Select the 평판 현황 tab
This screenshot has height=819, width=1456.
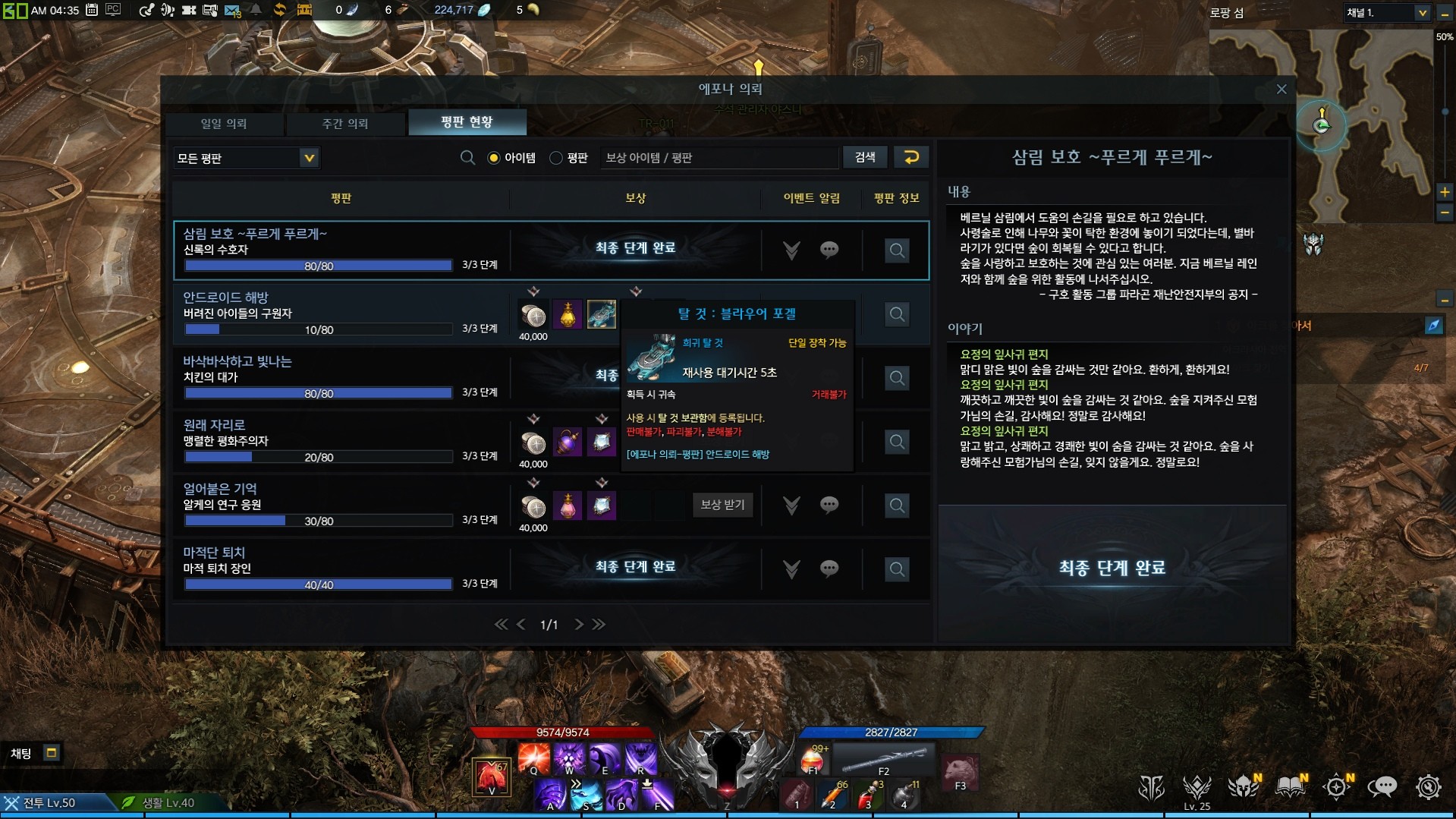click(x=467, y=122)
